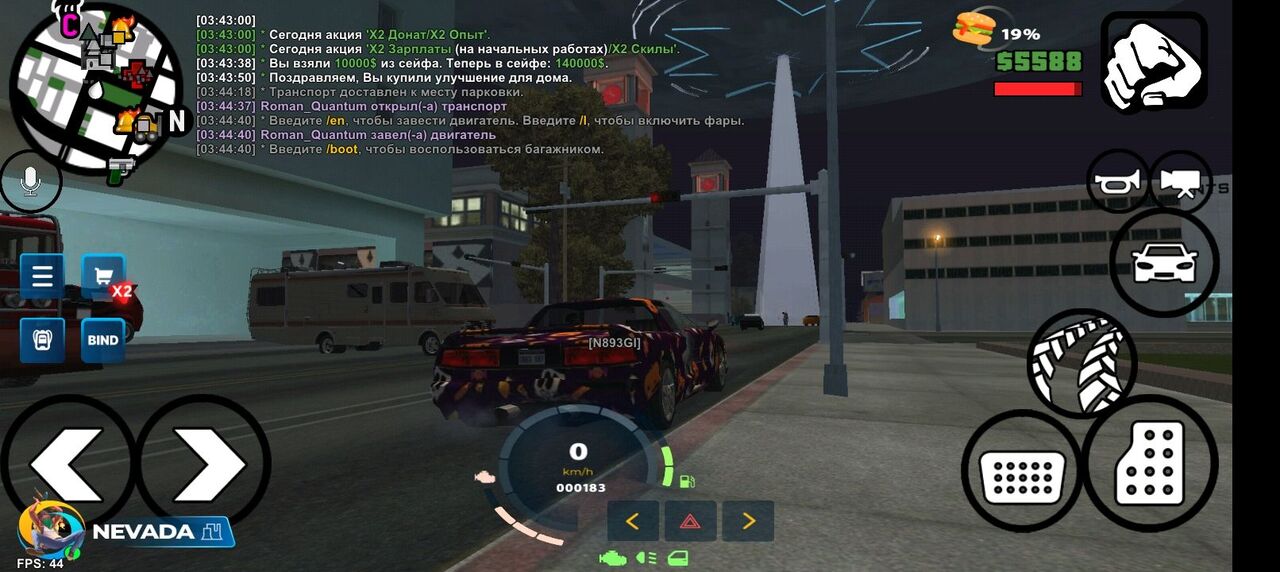Tap the fist weapon selector icon

click(1153, 62)
